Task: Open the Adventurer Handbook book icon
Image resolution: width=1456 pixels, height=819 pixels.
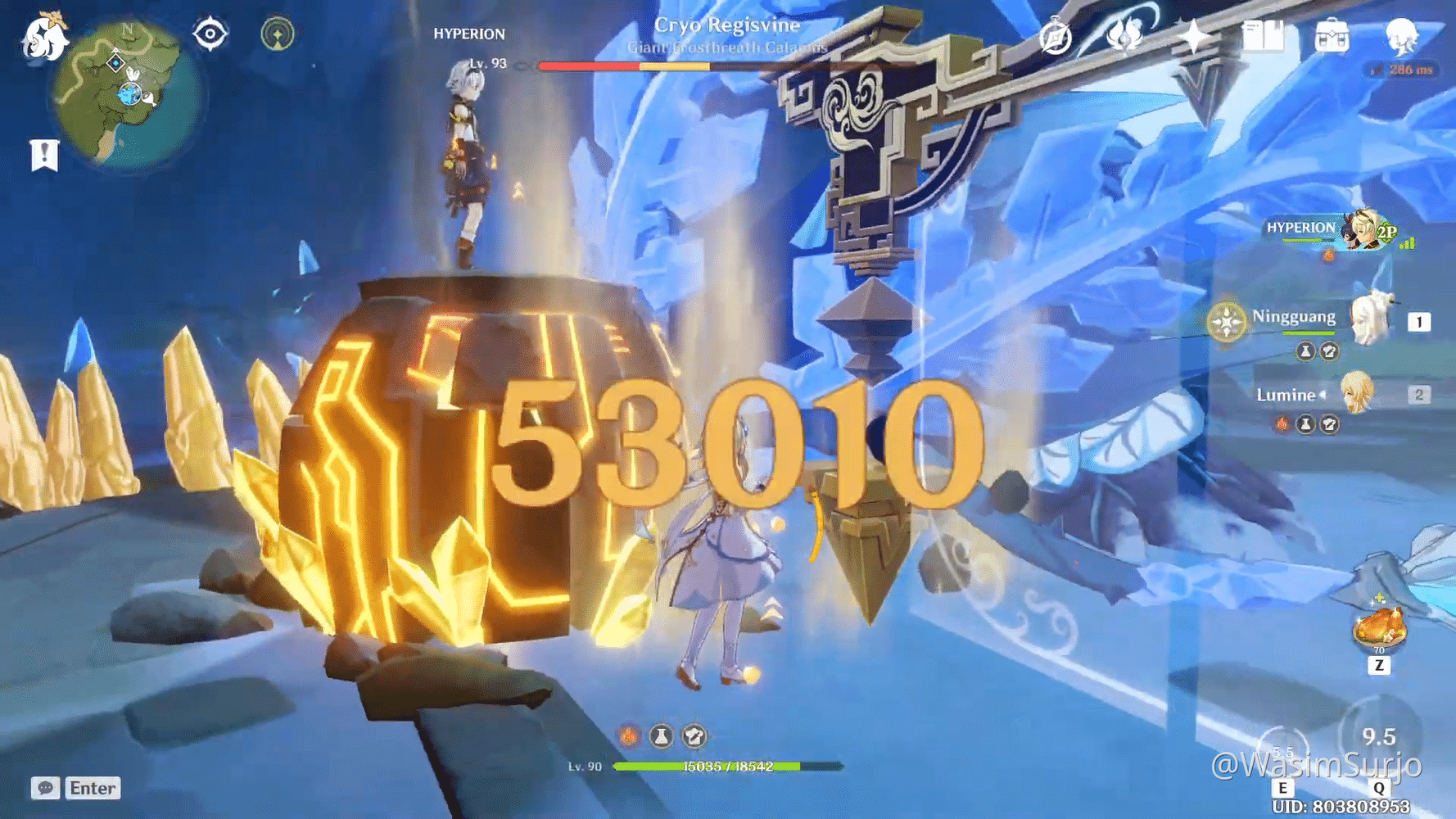Action: click(1264, 36)
